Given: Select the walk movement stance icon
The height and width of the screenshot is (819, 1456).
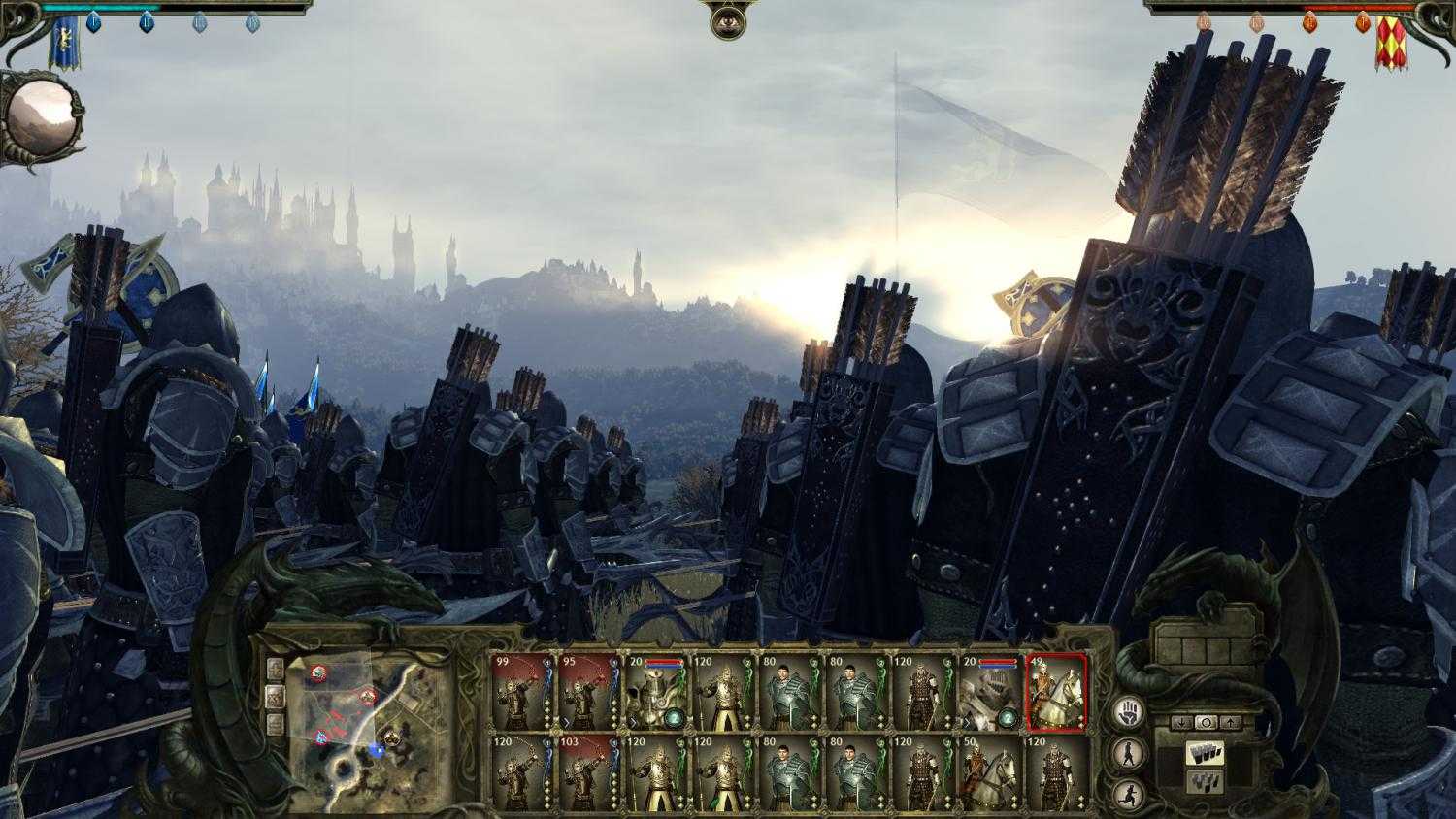Looking at the screenshot, I should 1128,751.
